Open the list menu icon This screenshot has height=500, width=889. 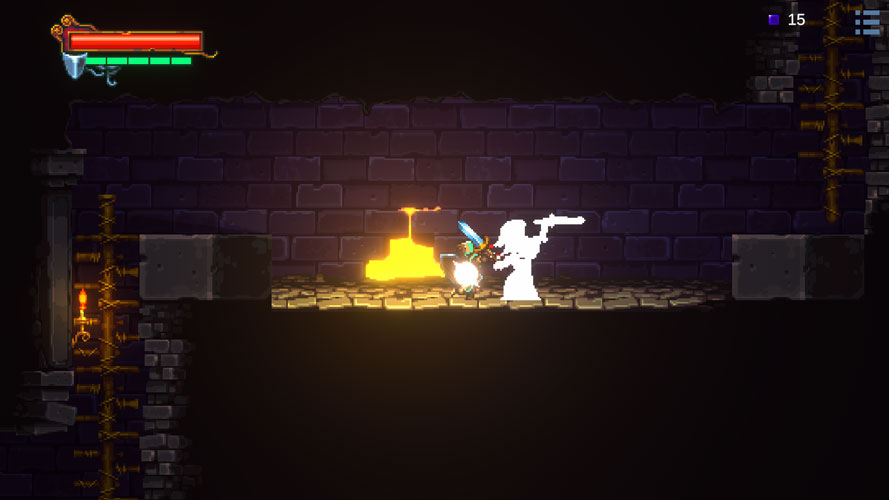click(x=867, y=20)
